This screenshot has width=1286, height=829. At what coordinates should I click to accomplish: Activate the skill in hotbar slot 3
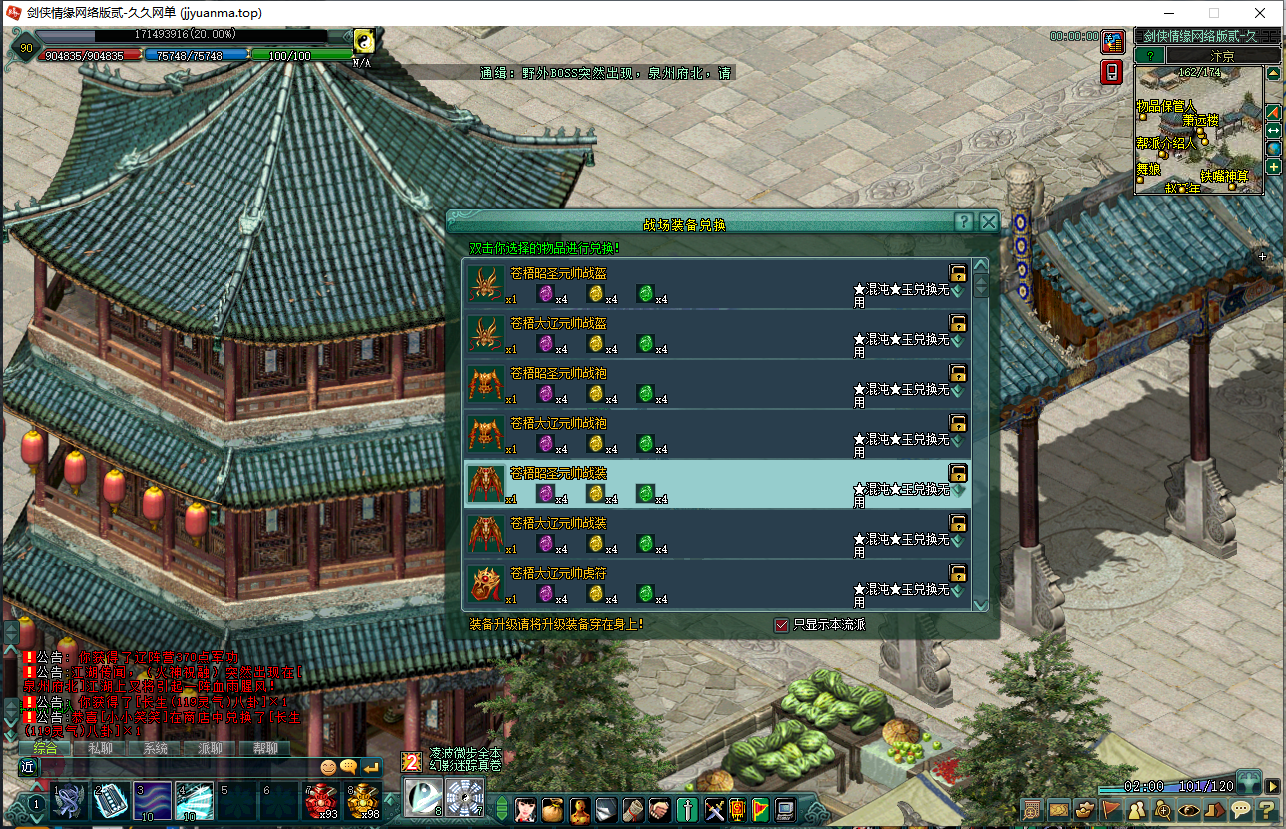point(153,801)
